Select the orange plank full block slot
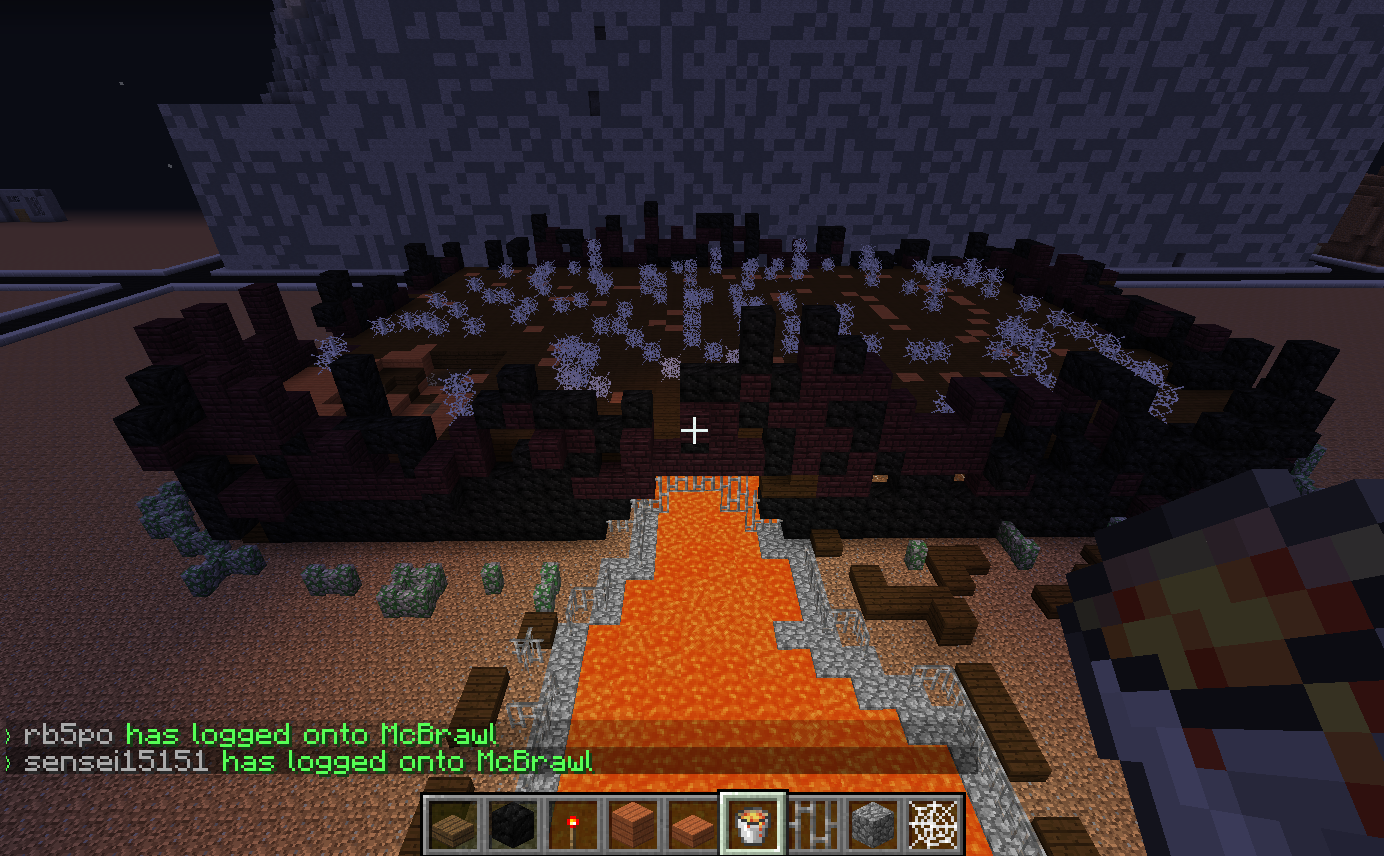 (633, 824)
